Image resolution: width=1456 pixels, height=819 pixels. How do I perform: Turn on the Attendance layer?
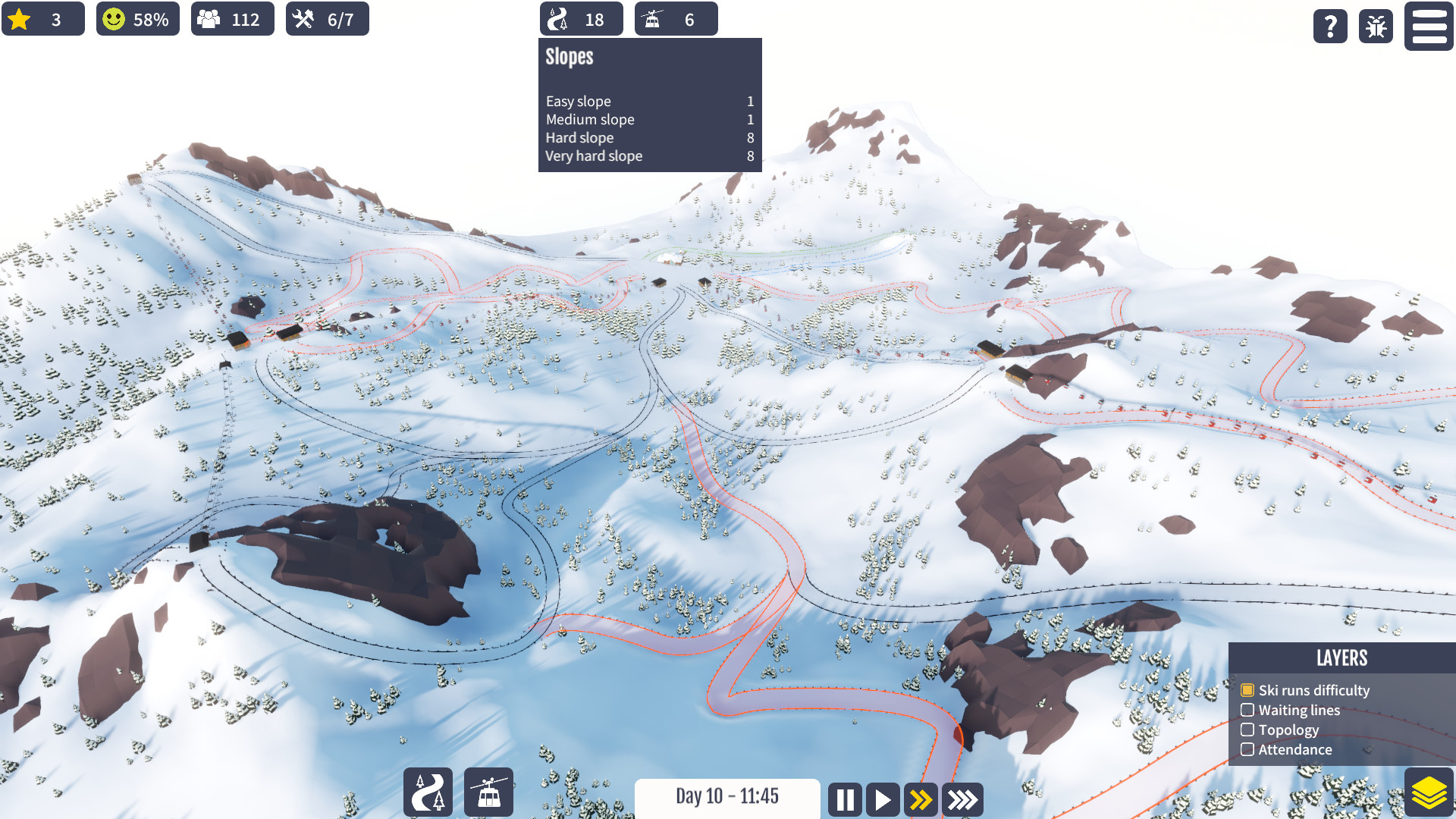coord(1248,749)
